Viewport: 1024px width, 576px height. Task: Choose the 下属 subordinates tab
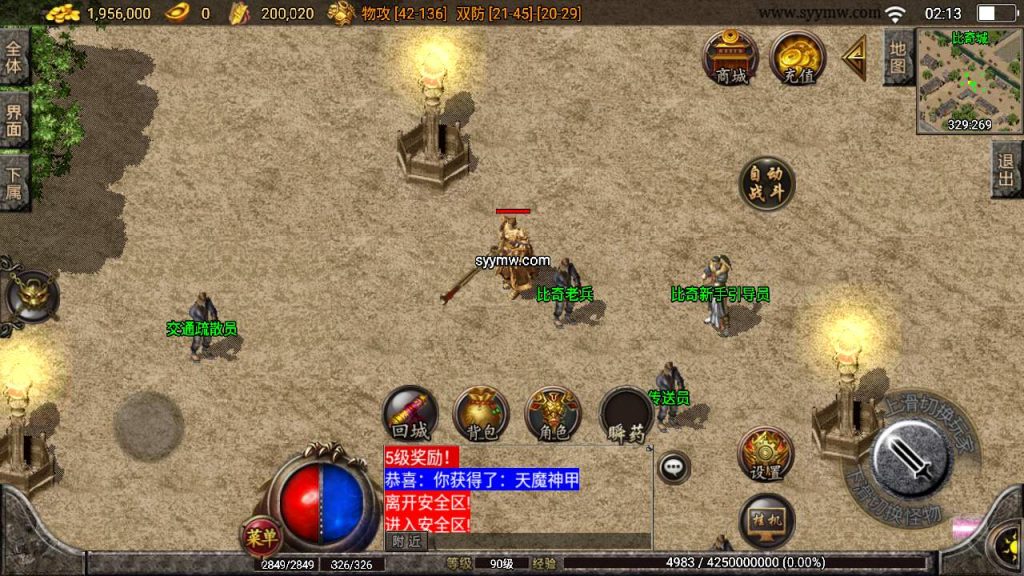(14, 181)
